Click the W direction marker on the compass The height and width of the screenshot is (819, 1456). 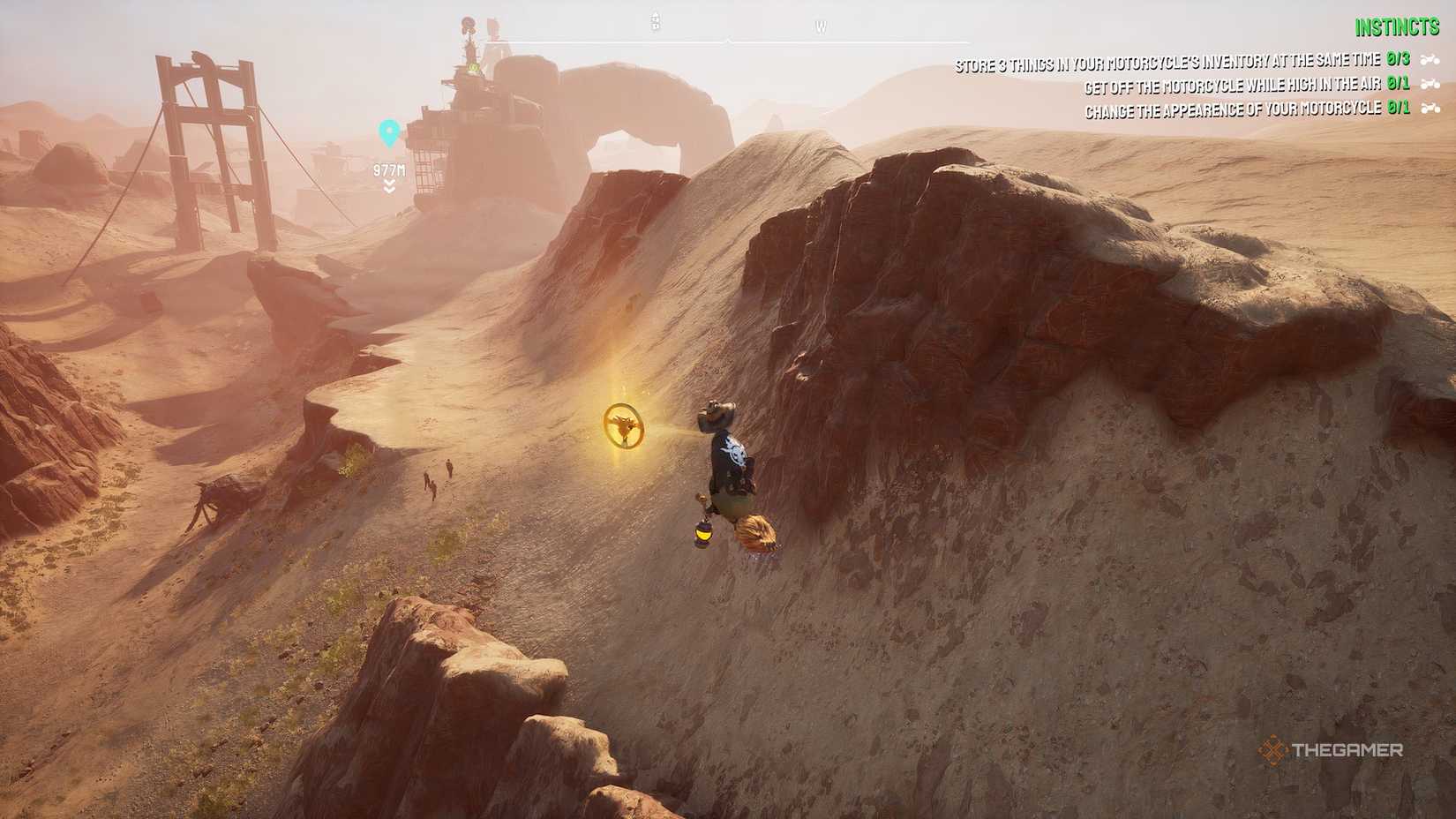821,26
